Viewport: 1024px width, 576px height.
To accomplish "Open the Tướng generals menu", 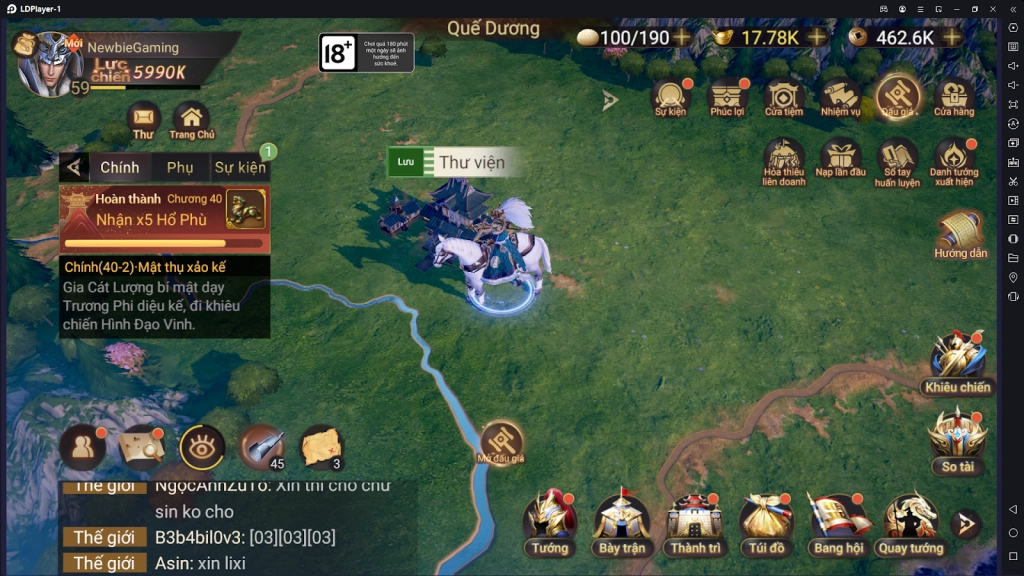I will [x=550, y=522].
